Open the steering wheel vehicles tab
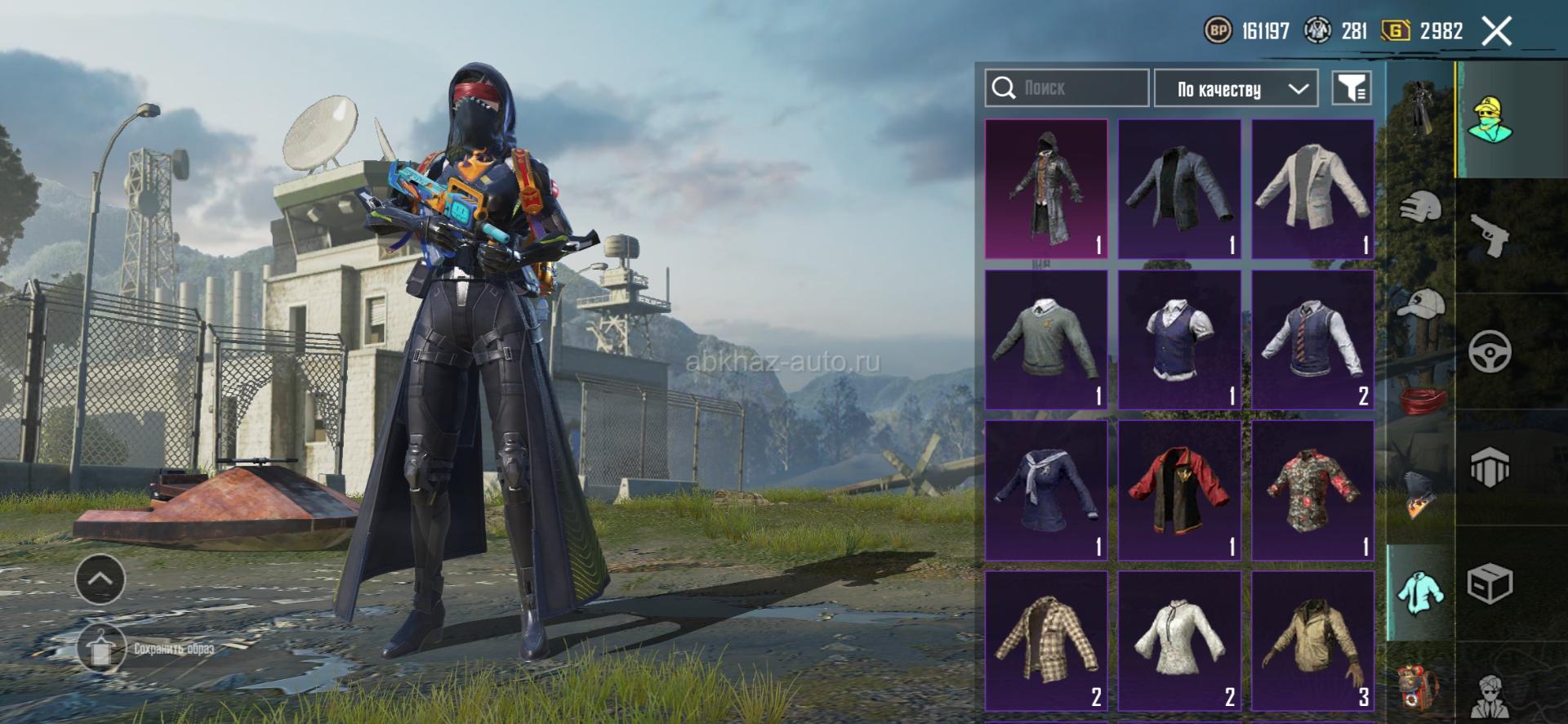Screen dimensions: 1568x724 coord(1490,351)
